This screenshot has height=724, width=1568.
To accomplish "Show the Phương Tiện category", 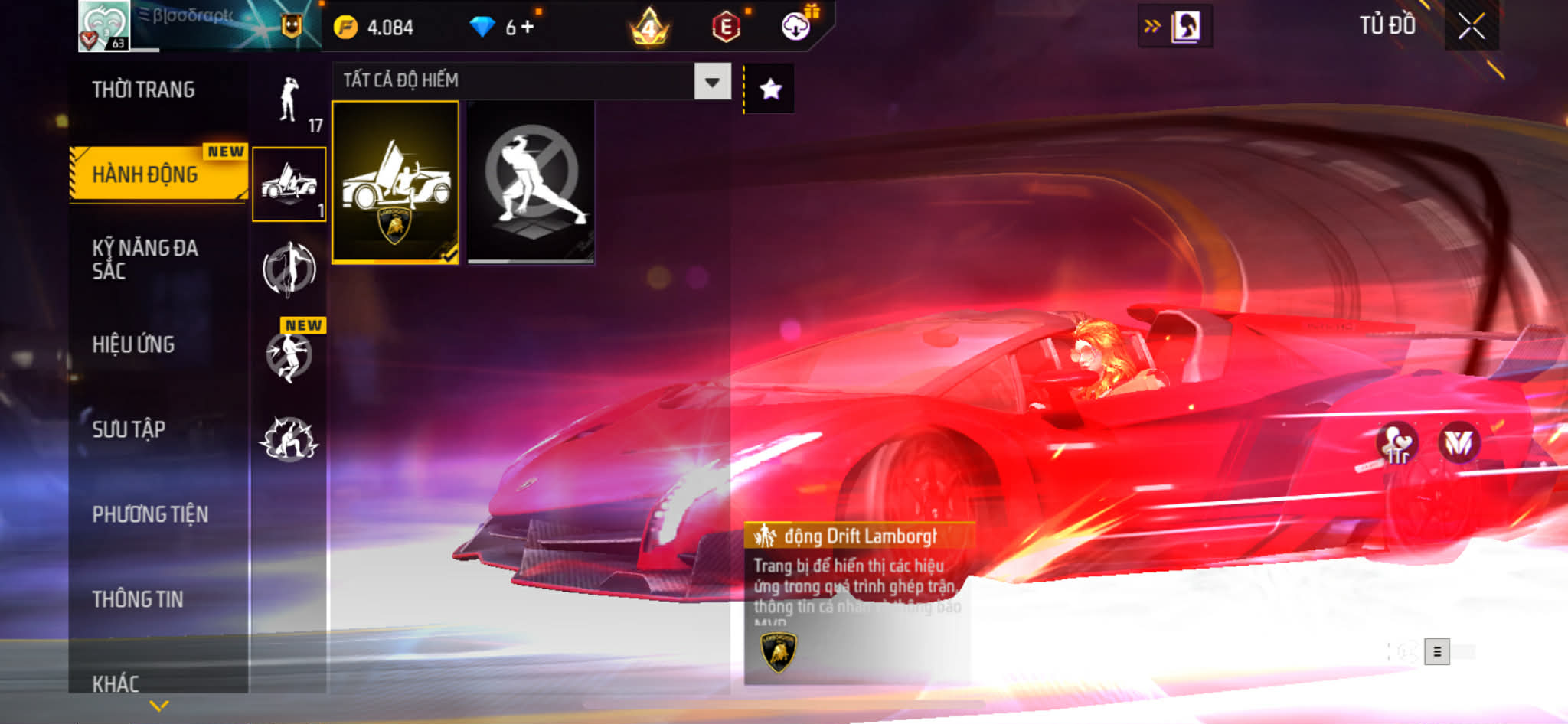I will click(x=150, y=514).
